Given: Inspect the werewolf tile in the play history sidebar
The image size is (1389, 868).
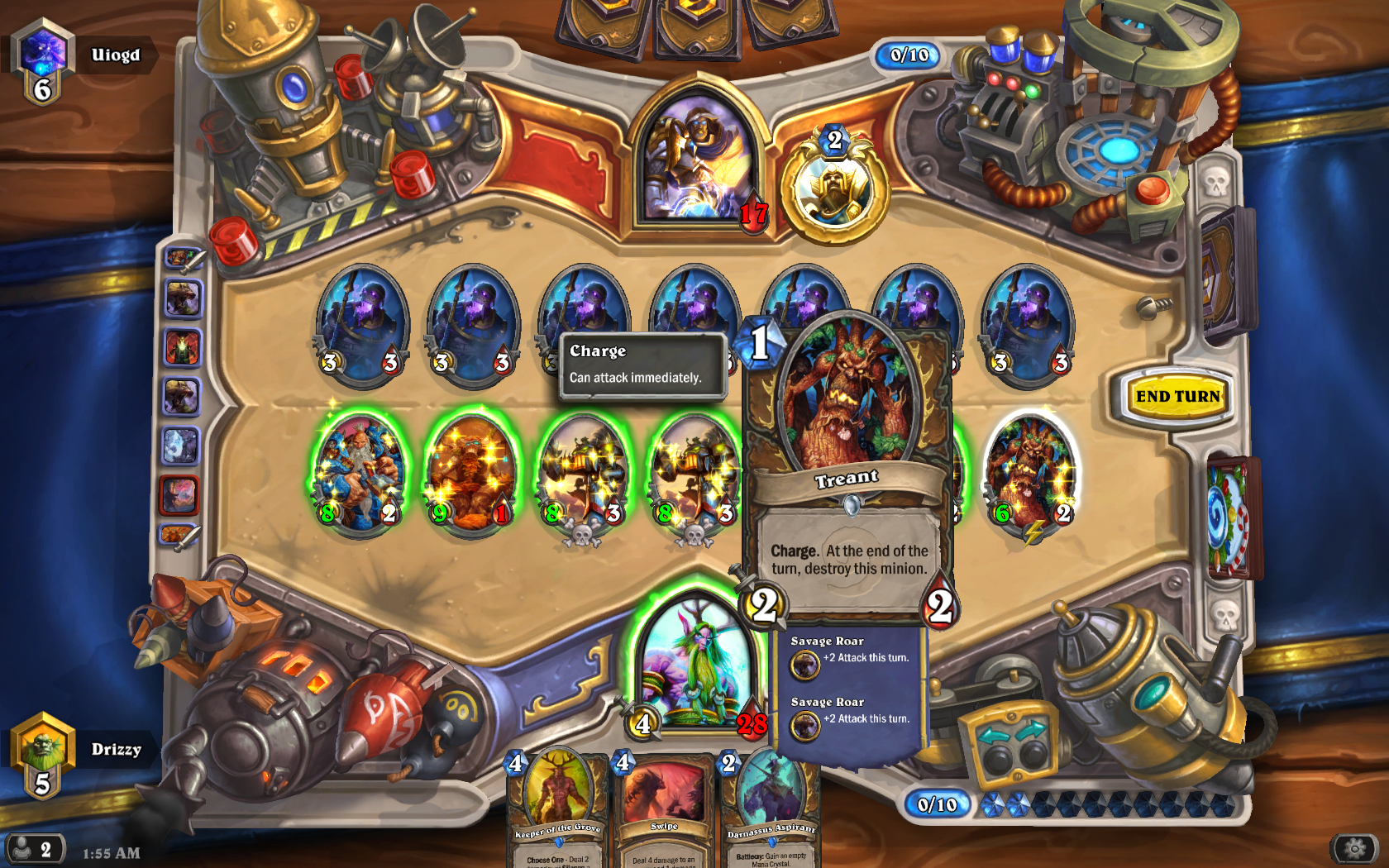Looking at the screenshot, I should (x=184, y=298).
